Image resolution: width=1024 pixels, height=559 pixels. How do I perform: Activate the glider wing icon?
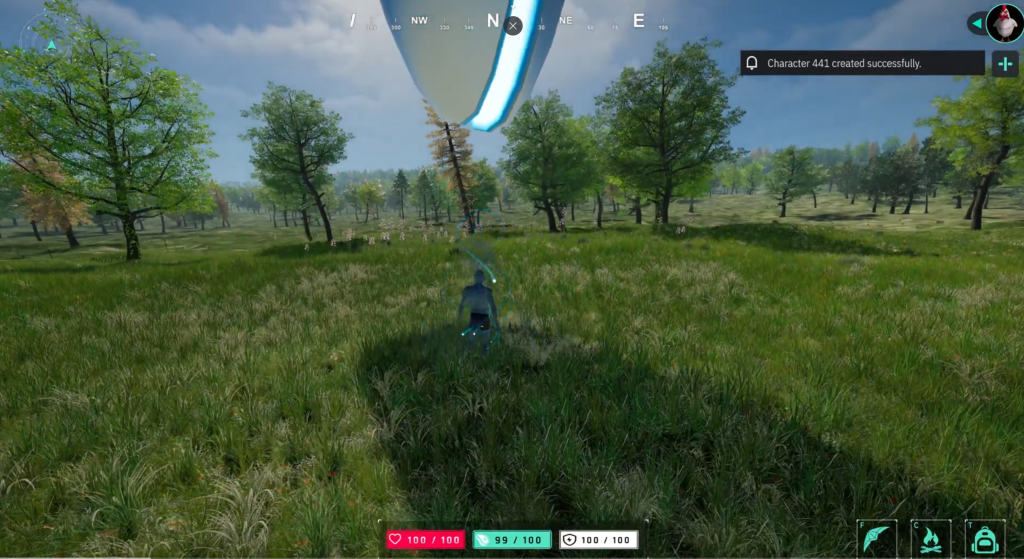[x=876, y=539]
